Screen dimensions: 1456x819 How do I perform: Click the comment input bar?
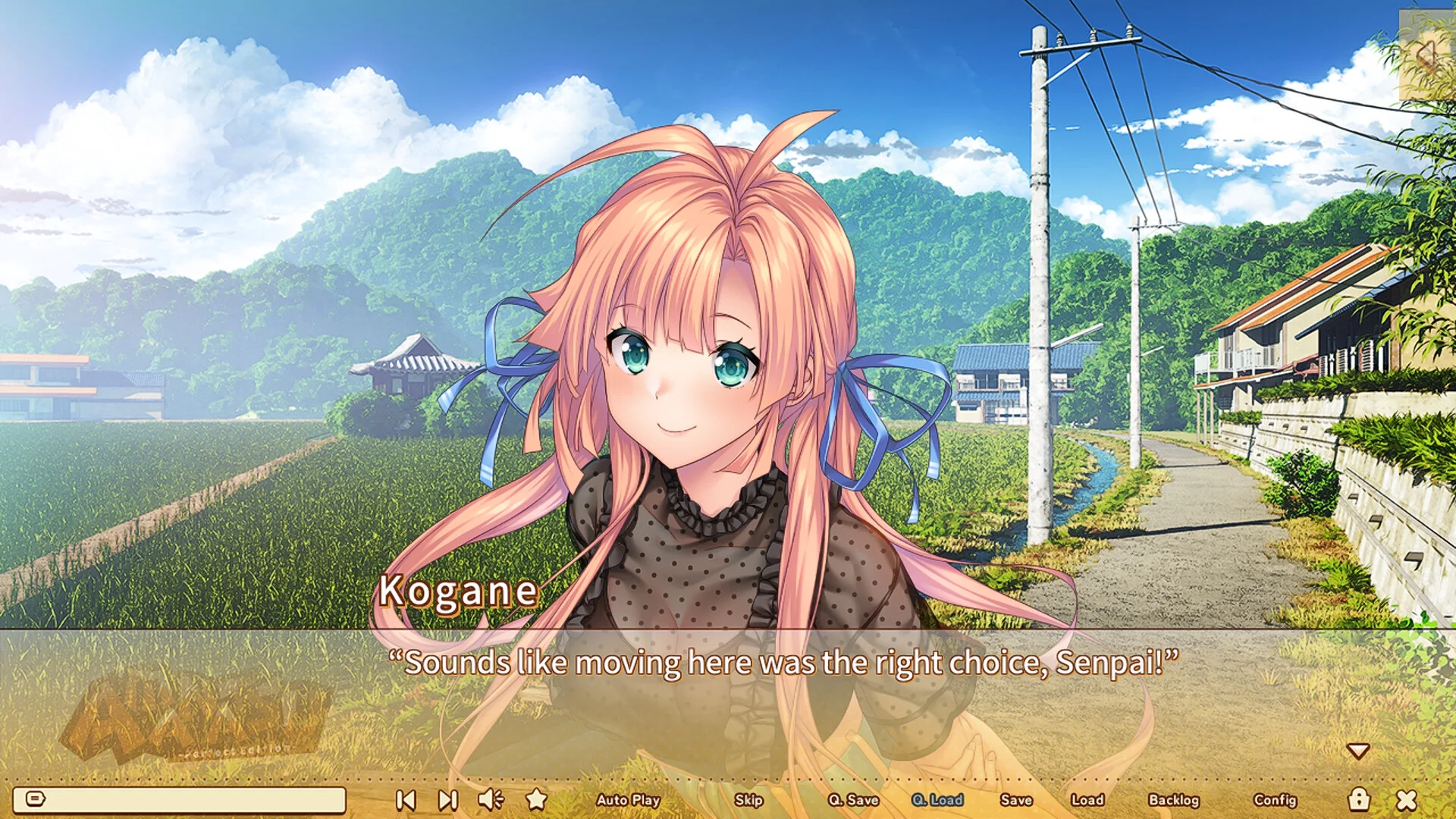click(180, 799)
